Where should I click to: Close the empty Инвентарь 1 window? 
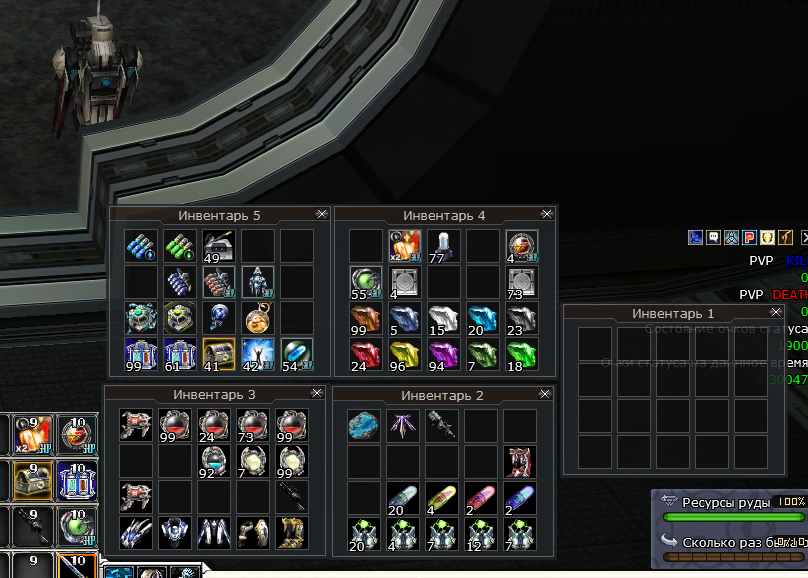(x=773, y=313)
